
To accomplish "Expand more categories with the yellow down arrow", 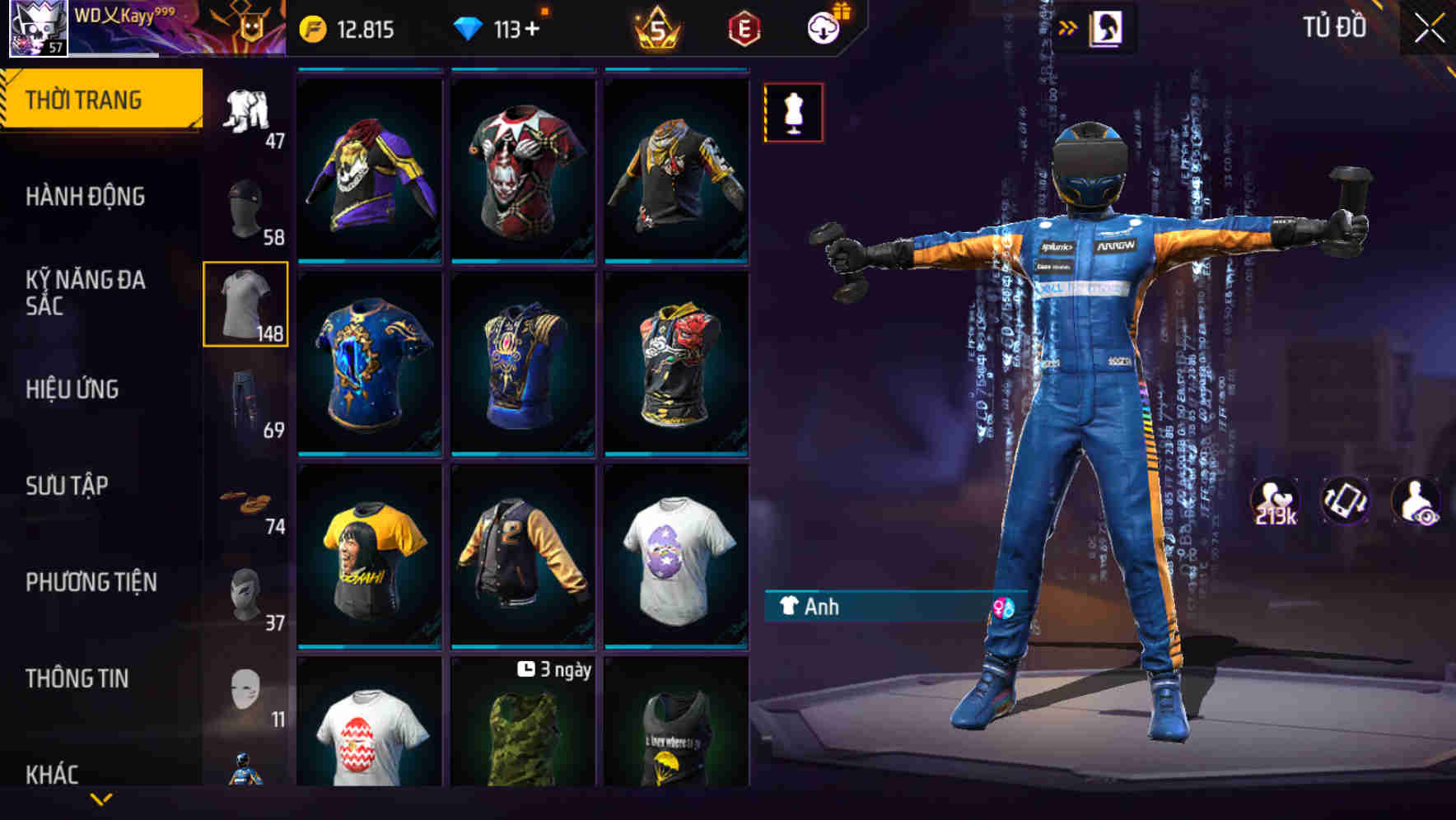I will [100, 799].
